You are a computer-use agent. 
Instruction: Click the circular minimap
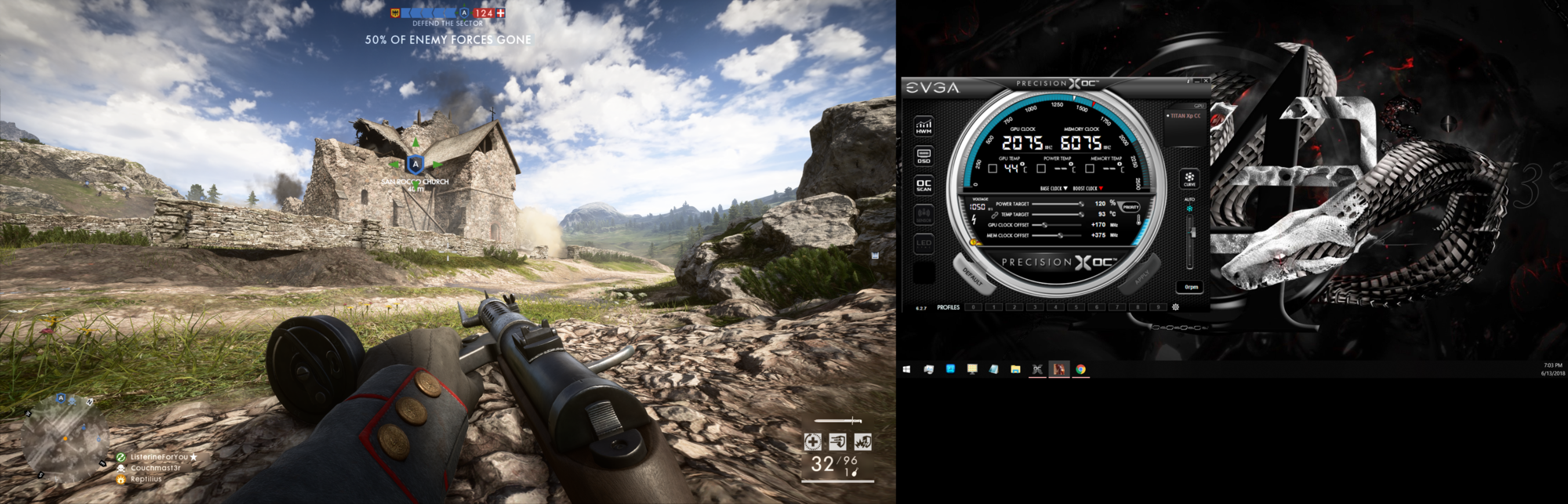tap(64, 438)
